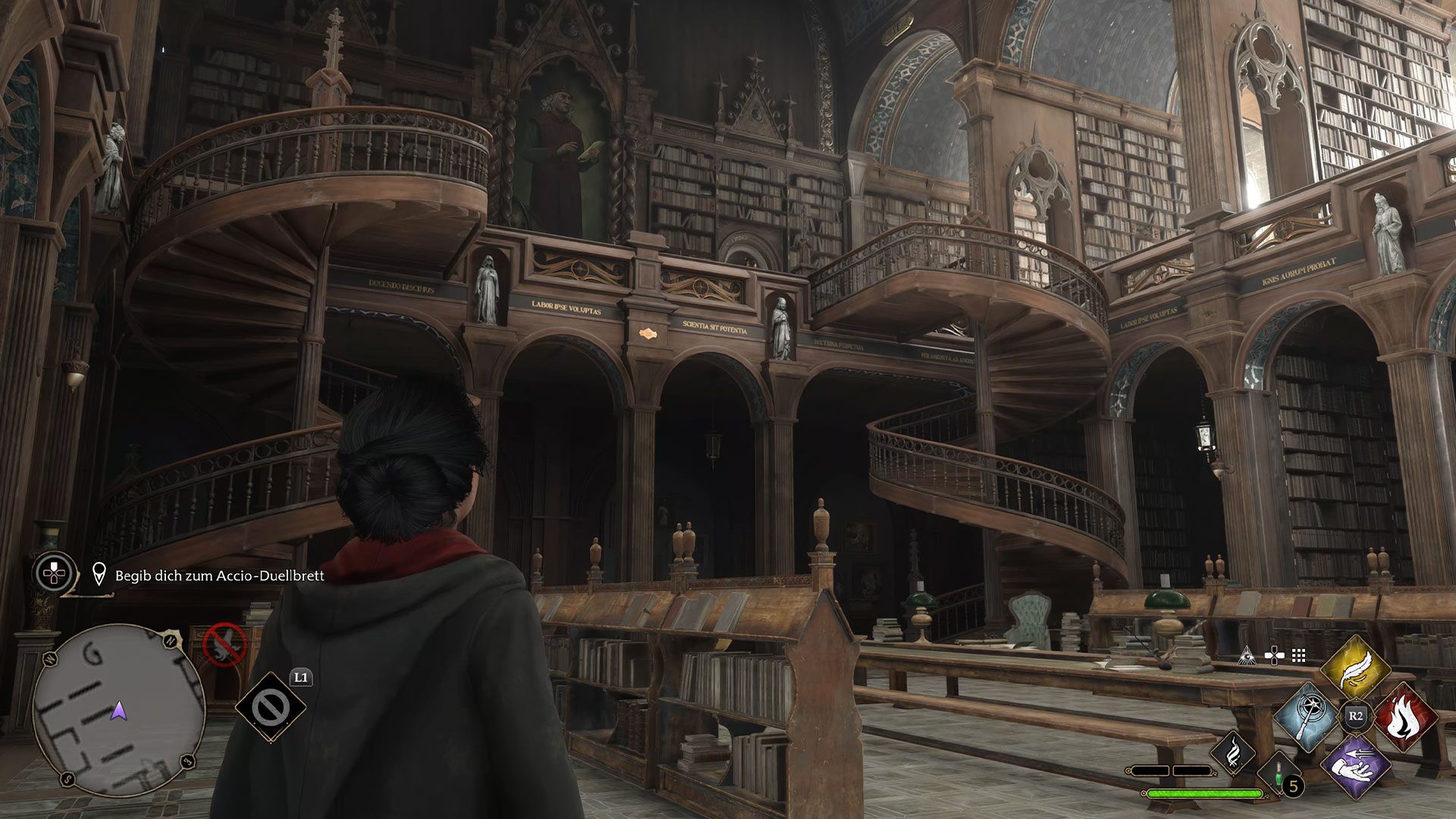Screen dimensions: 1456x819
Task: Click the white wisp ancient magic icon
Action: point(1232,753)
